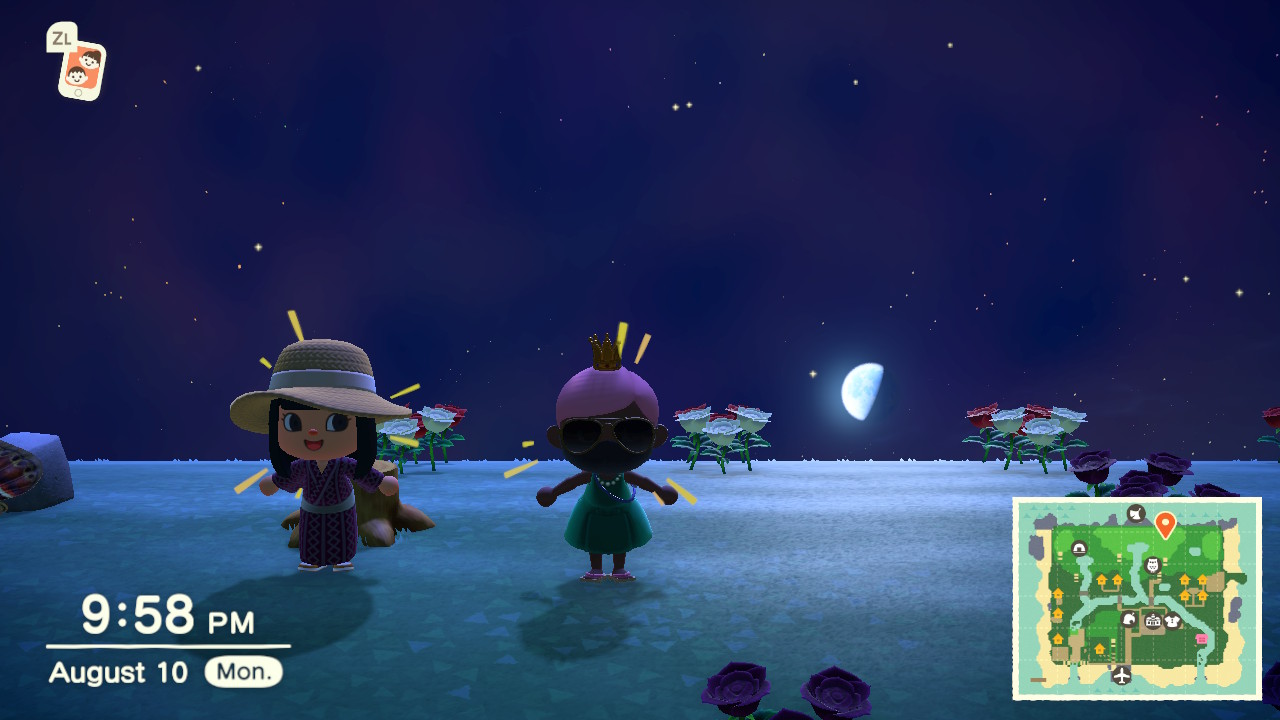The image size is (1280, 720).
Task: Click the Resident Services building marker
Action: click(1152, 621)
